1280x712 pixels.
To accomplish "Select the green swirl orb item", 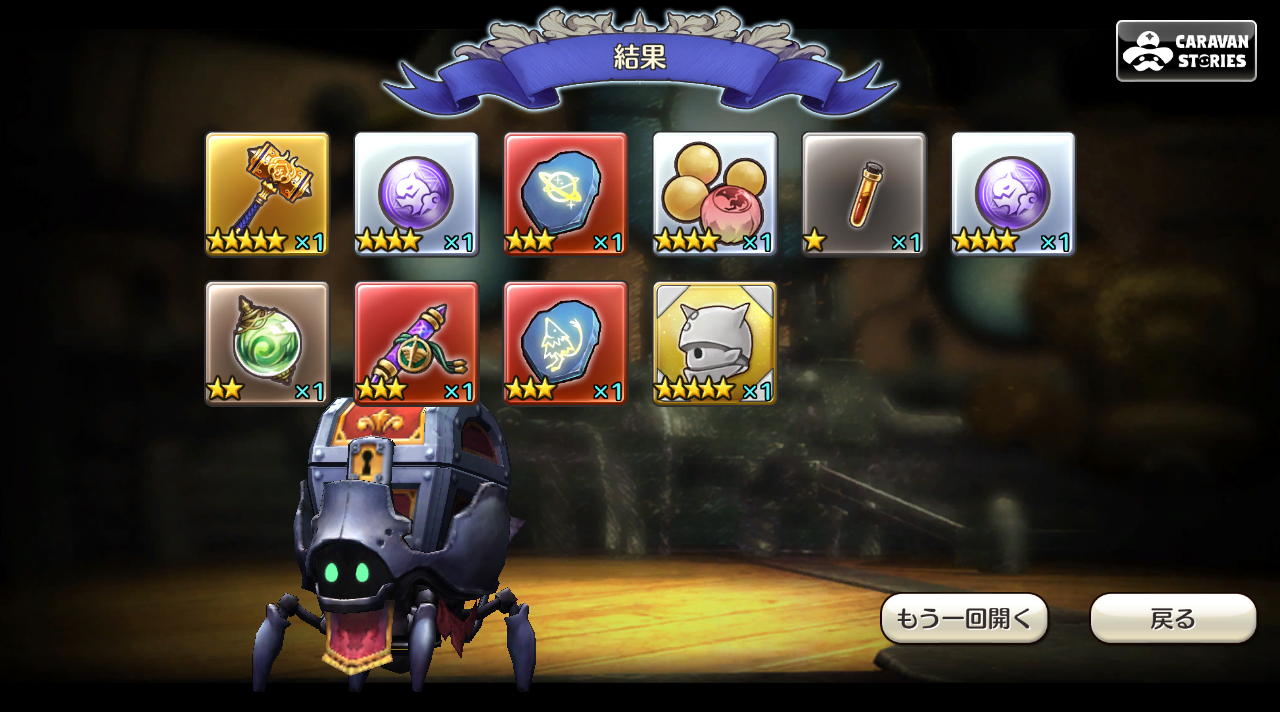I will [267, 342].
